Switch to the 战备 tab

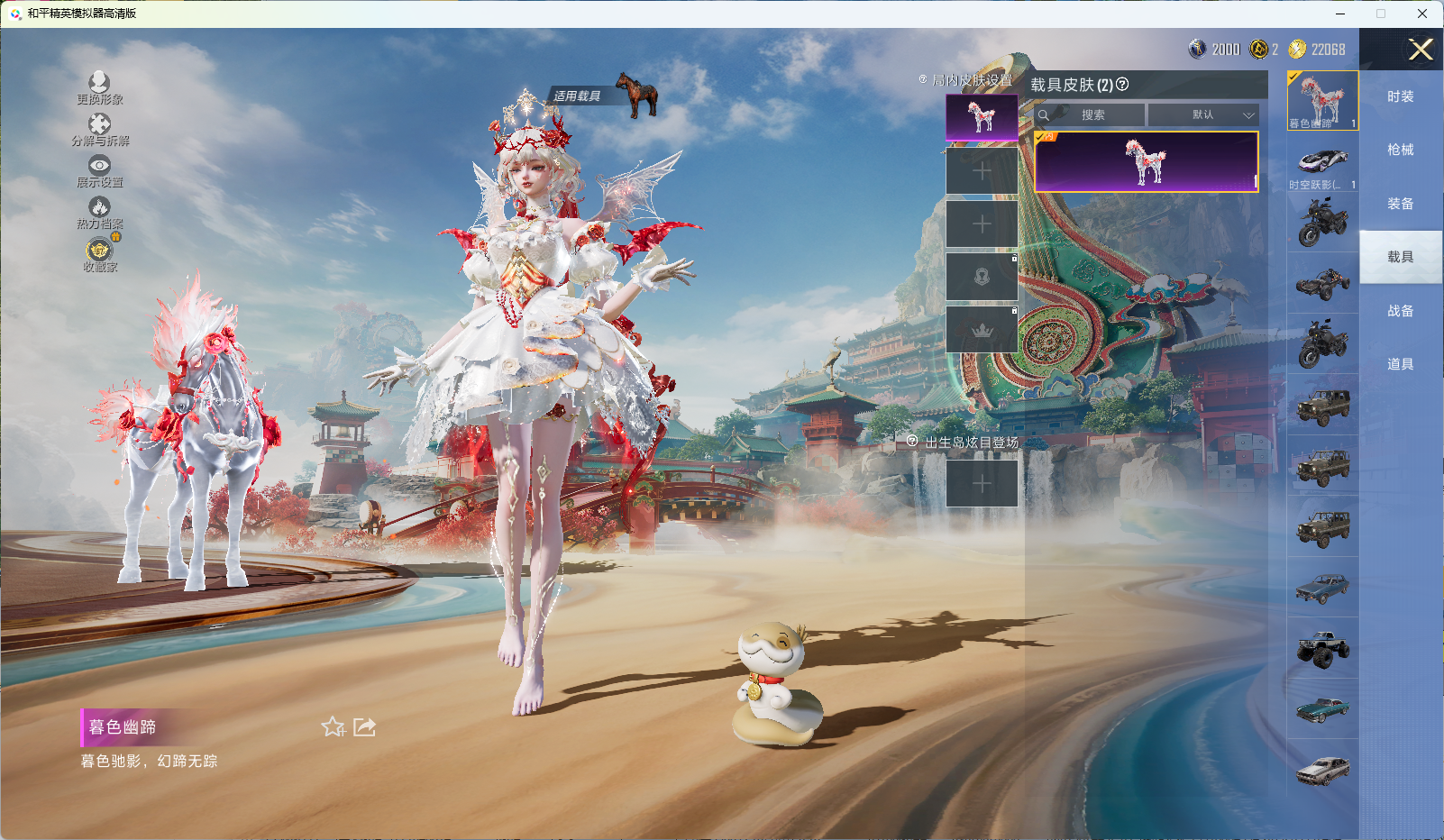click(1400, 311)
